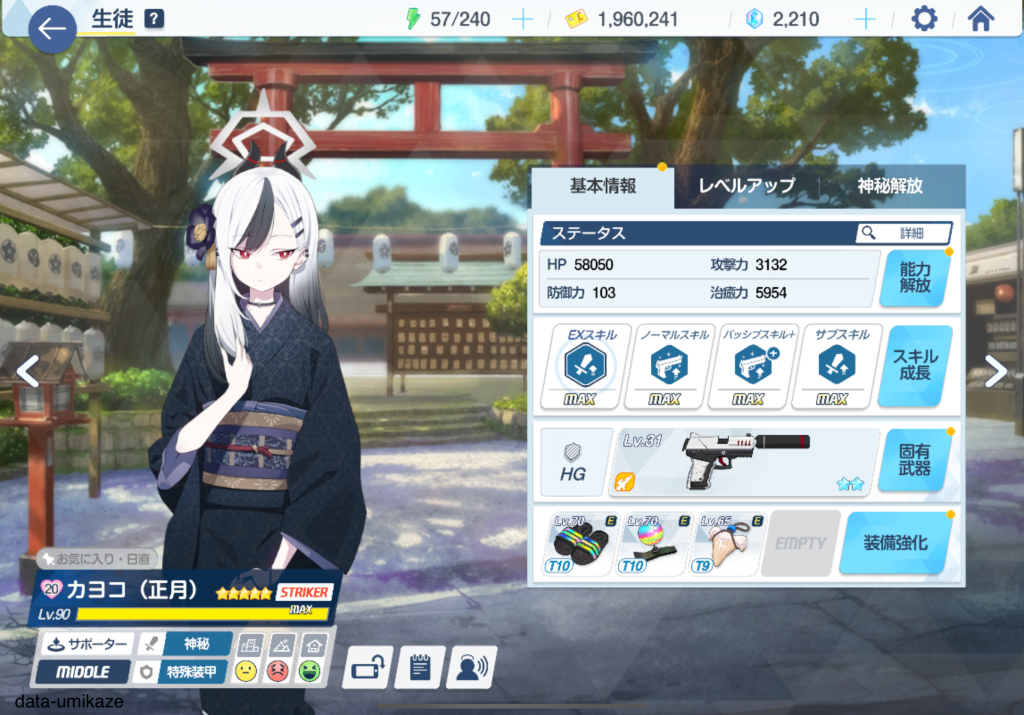Image resolution: width=1024 pixels, height=715 pixels.
Task: Open the 能力解放 button
Action: 914,278
